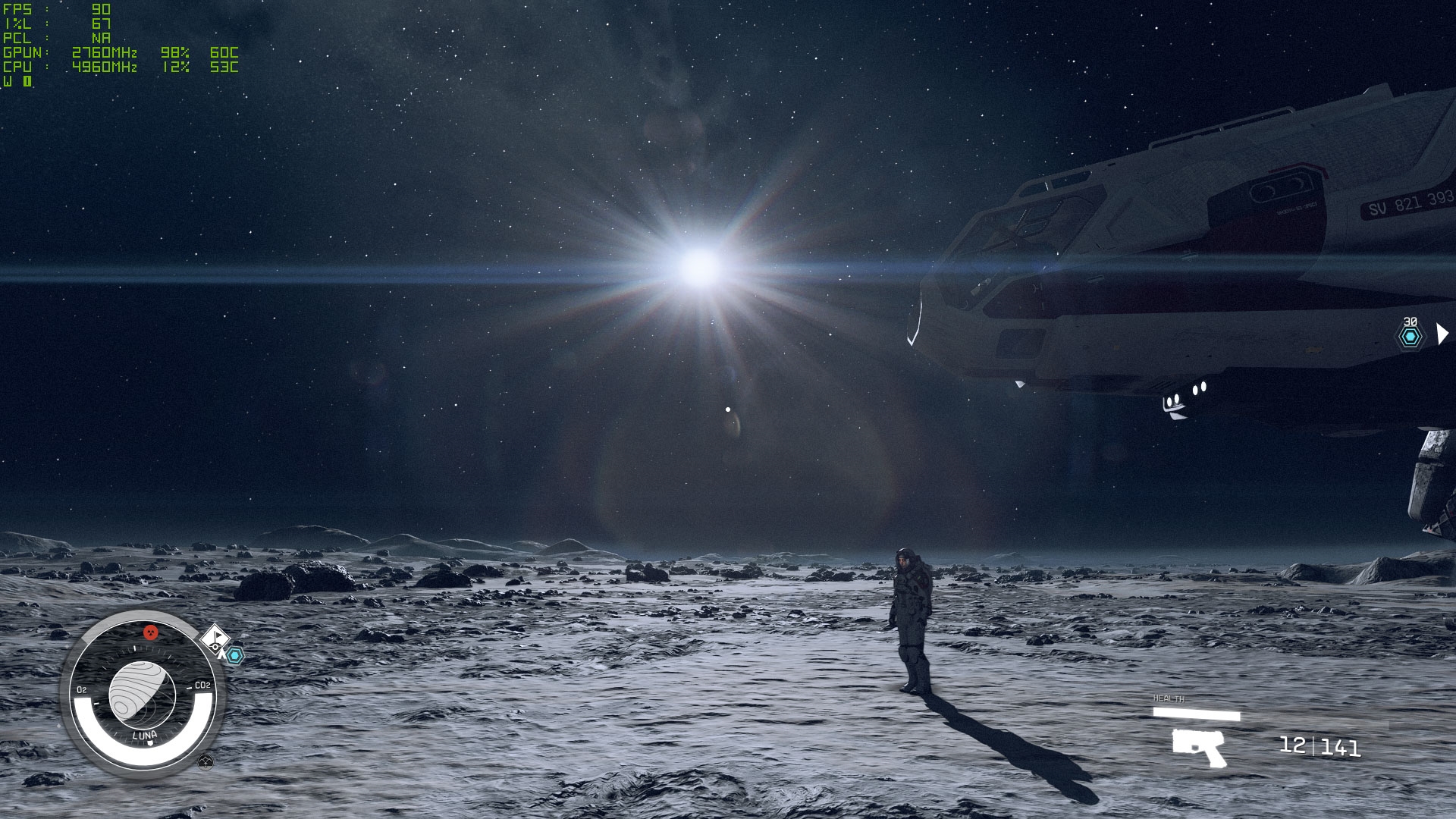Viewport: 1456px width, 819px height.
Task: Select the blue hexagon marker beside the compass
Action: point(235,655)
